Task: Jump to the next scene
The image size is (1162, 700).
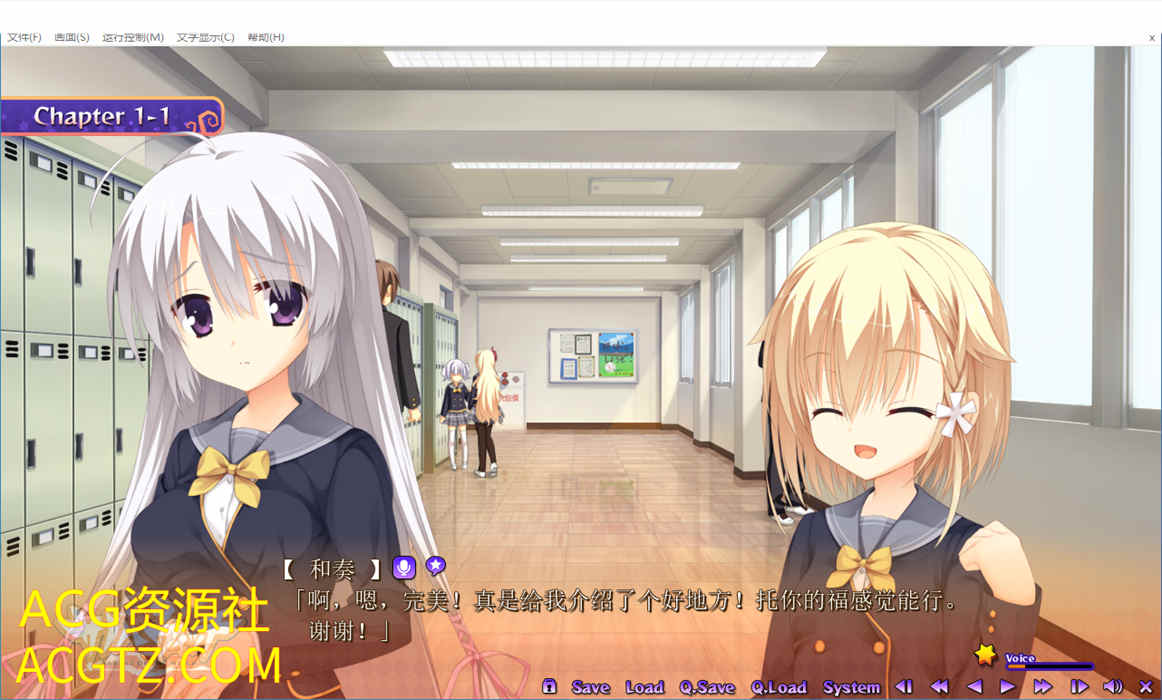Action: [1079, 687]
